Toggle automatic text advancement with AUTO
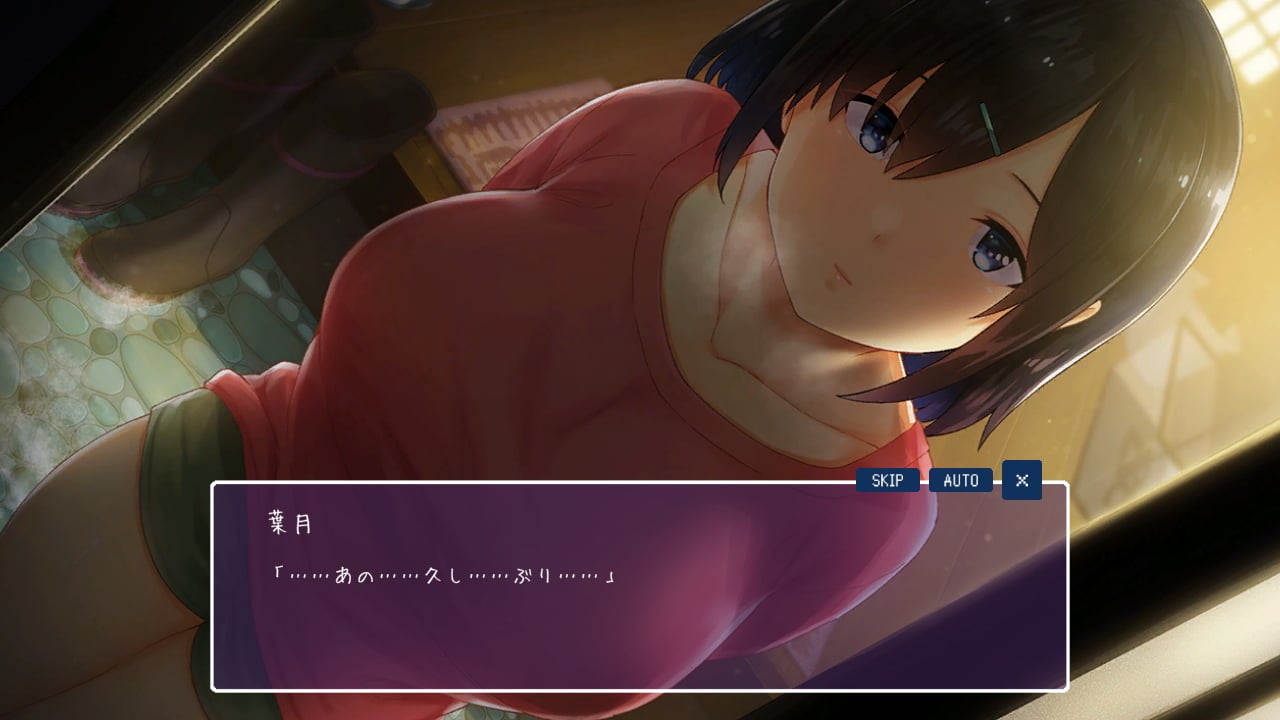The width and height of the screenshot is (1280, 720). [x=960, y=480]
